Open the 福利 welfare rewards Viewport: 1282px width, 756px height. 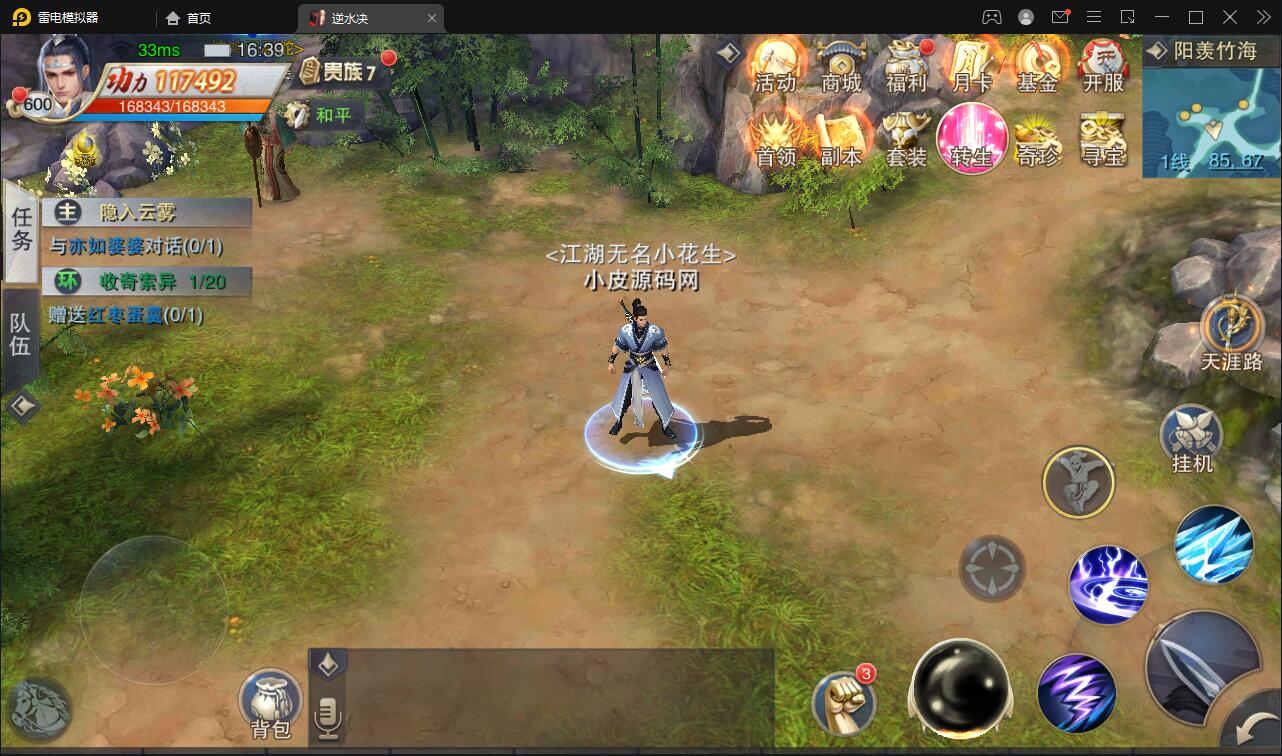(x=906, y=65)
